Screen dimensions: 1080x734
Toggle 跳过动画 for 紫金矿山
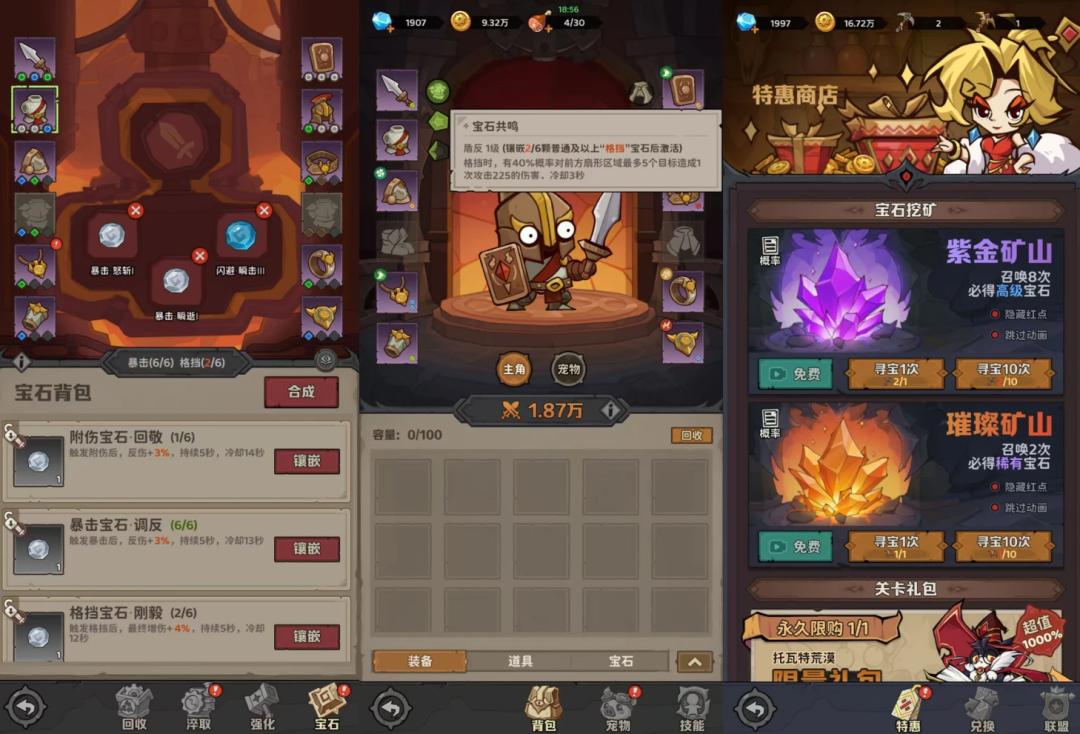point(996,336)
